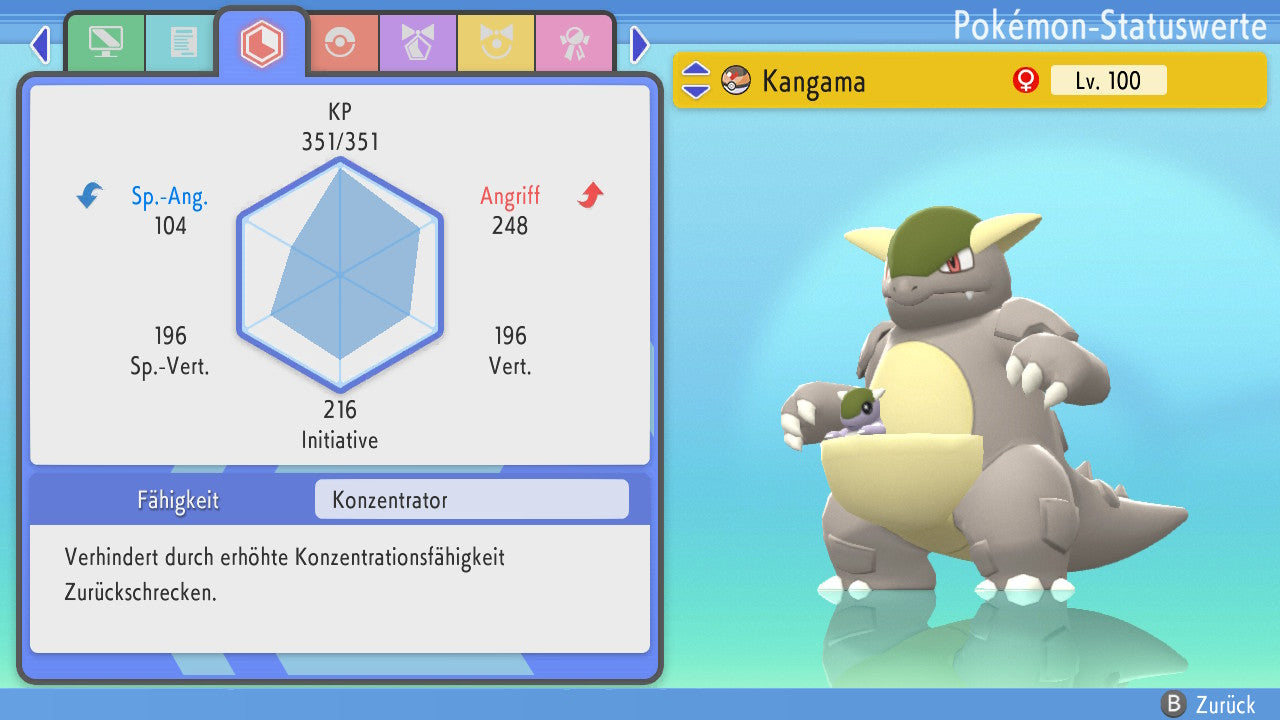Go back with the Zurück button
1280x720 pixels.
point(1212,705)
